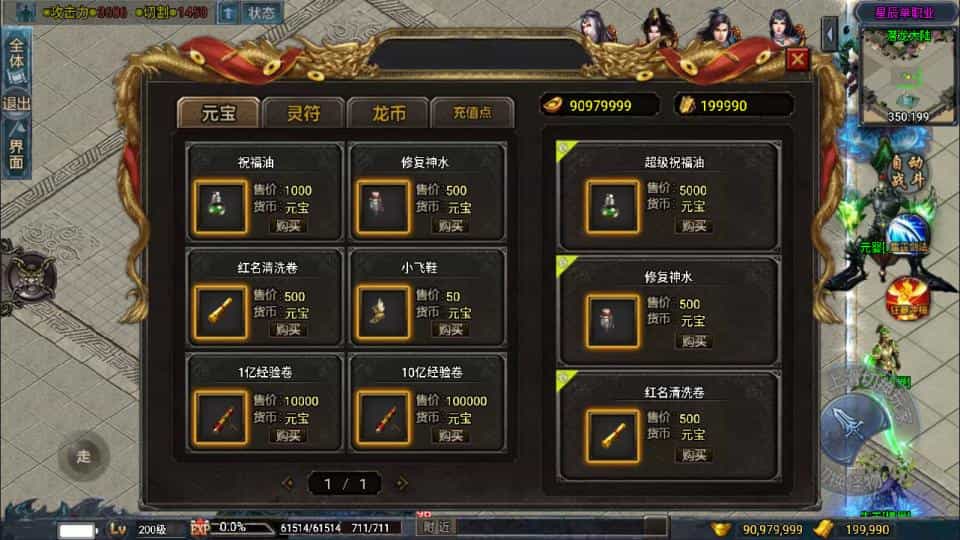Purchase the 小飞鞋 item
960x540 pixels.
coord(451,330)
